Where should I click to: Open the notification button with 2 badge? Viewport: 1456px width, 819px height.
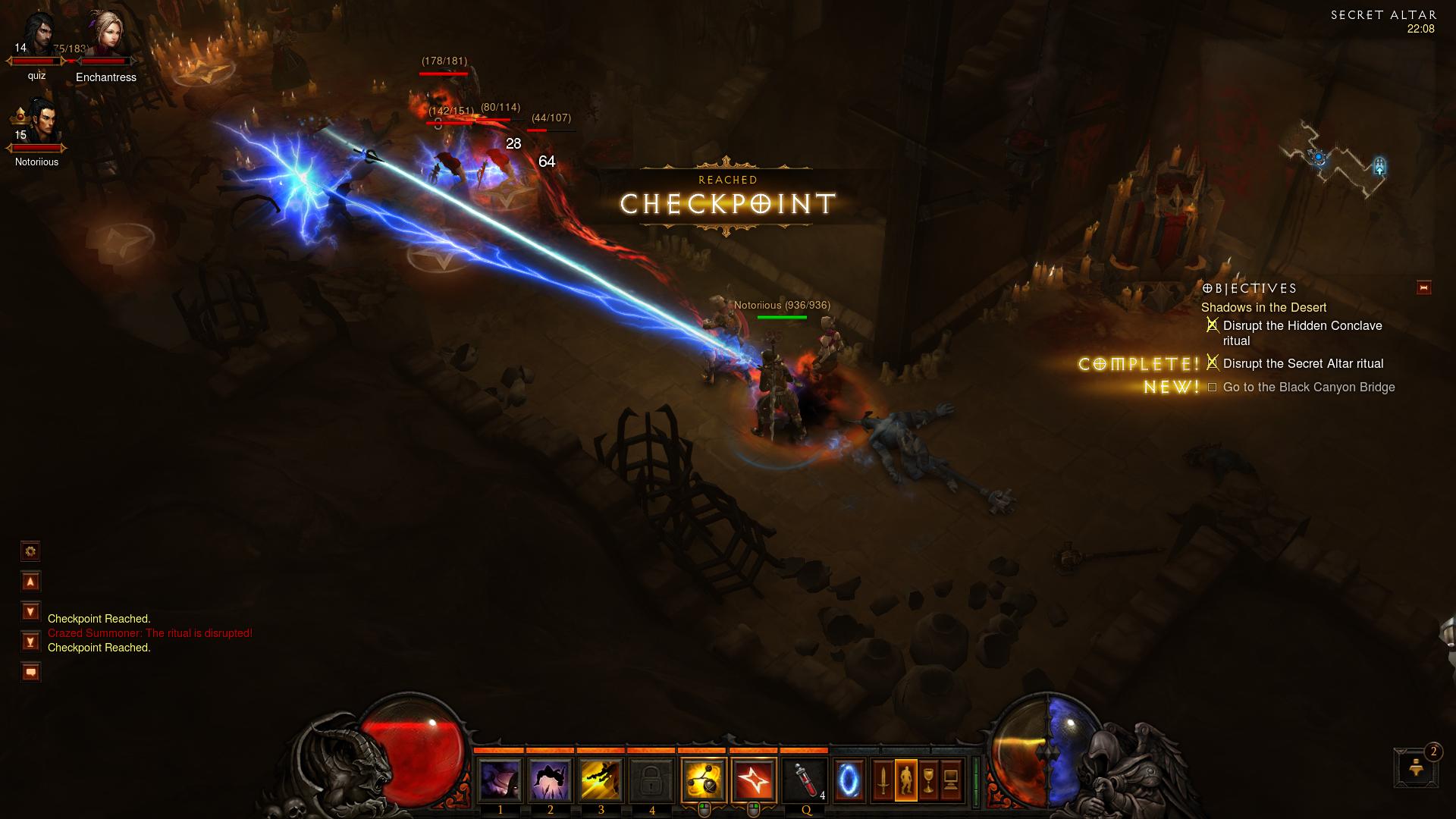1416,767
